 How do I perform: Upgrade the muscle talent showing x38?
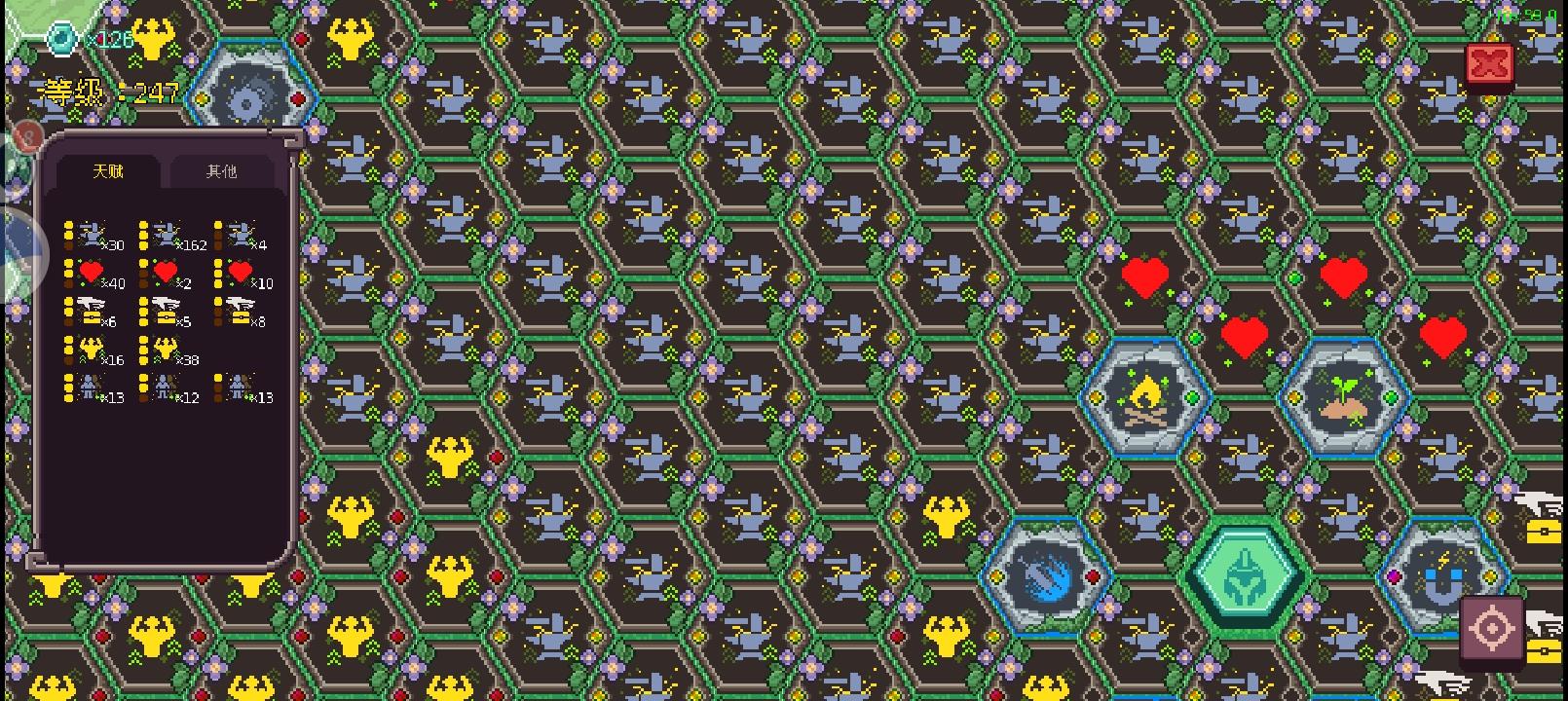coord(166,349)
